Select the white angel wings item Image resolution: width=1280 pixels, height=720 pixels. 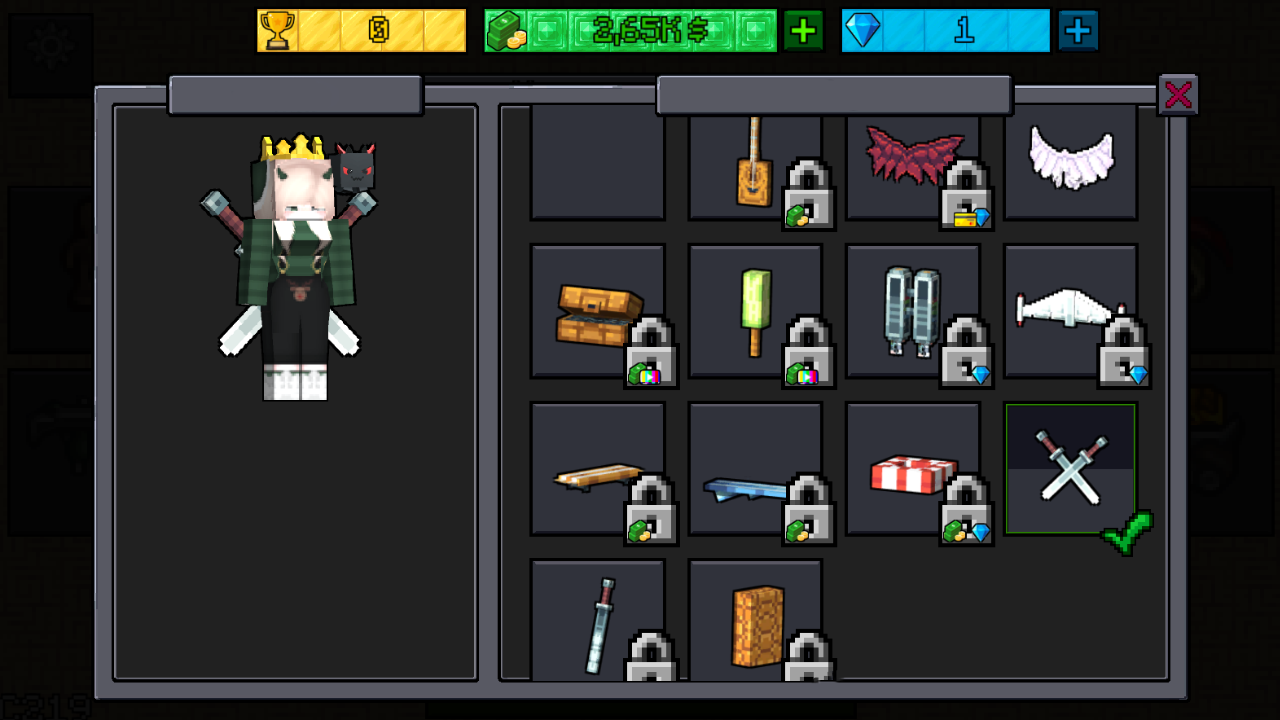(1071, 160)
